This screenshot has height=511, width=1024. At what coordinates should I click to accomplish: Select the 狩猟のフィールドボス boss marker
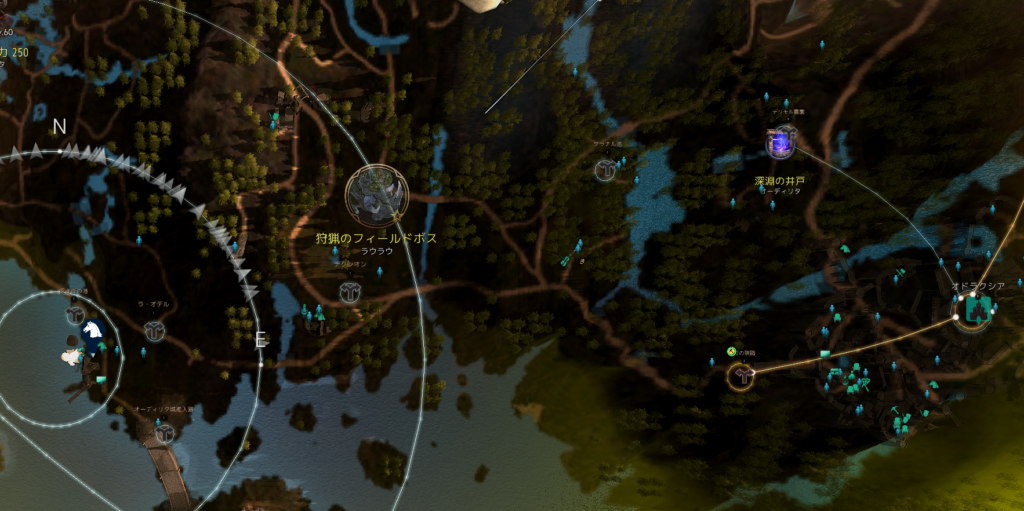[x=376, y=194]
